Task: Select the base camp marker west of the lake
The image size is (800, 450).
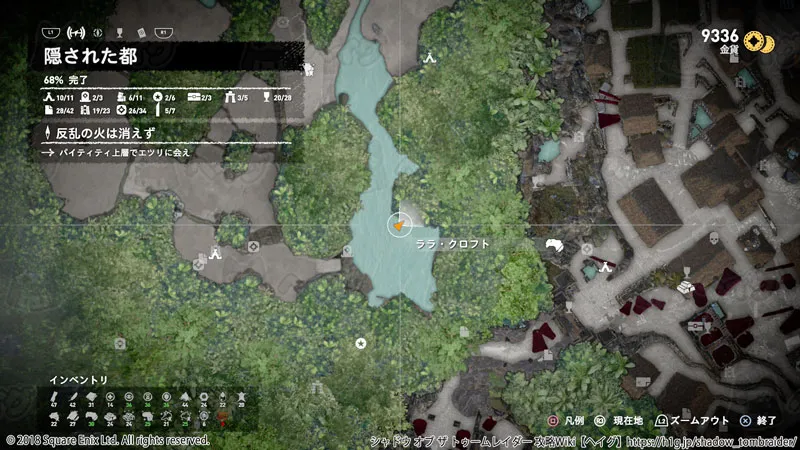Action: (x=215, y=254)
